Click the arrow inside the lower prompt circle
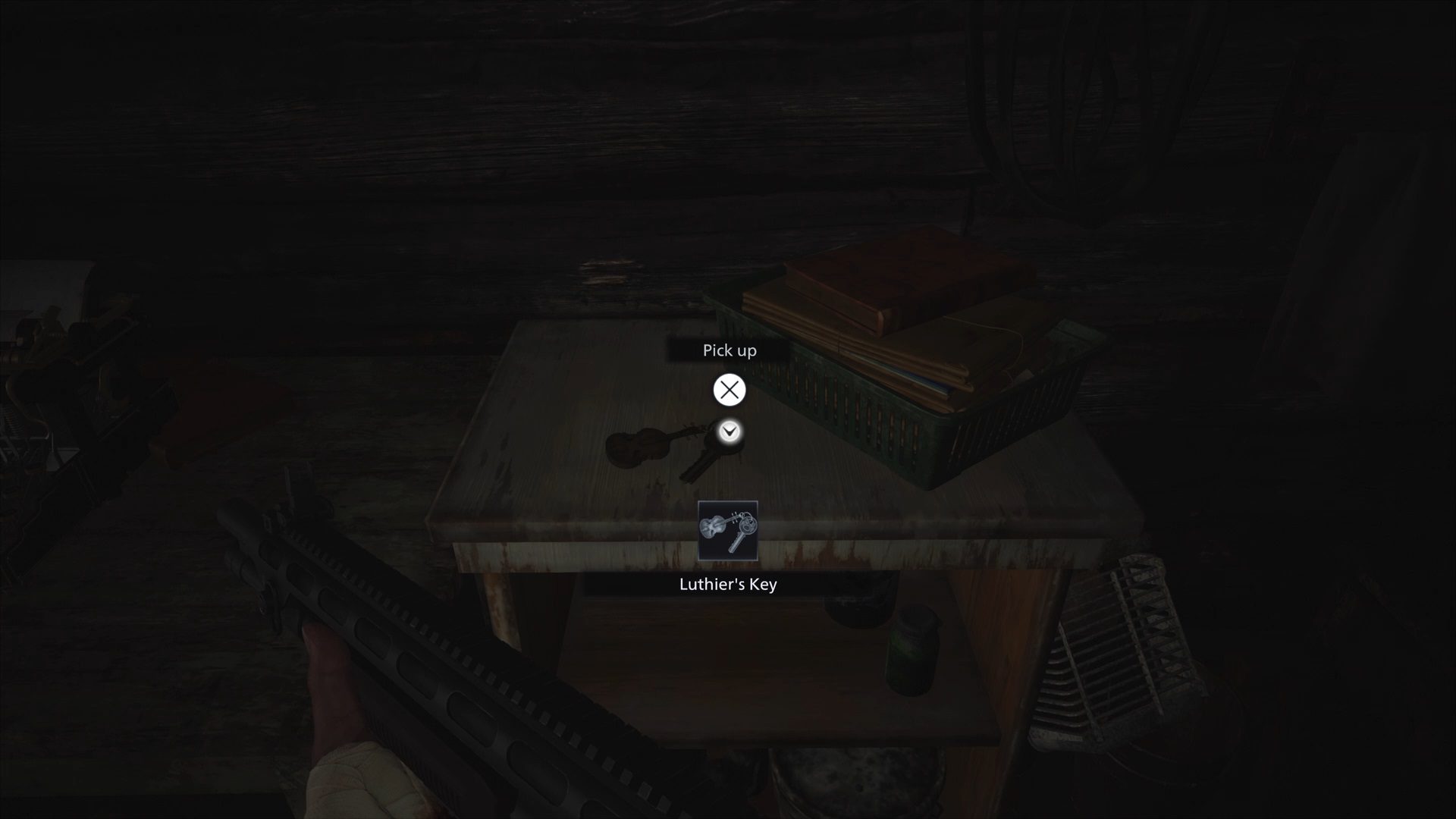The height and width of the screenshot is (819, 1456). [x=728, y=431]
